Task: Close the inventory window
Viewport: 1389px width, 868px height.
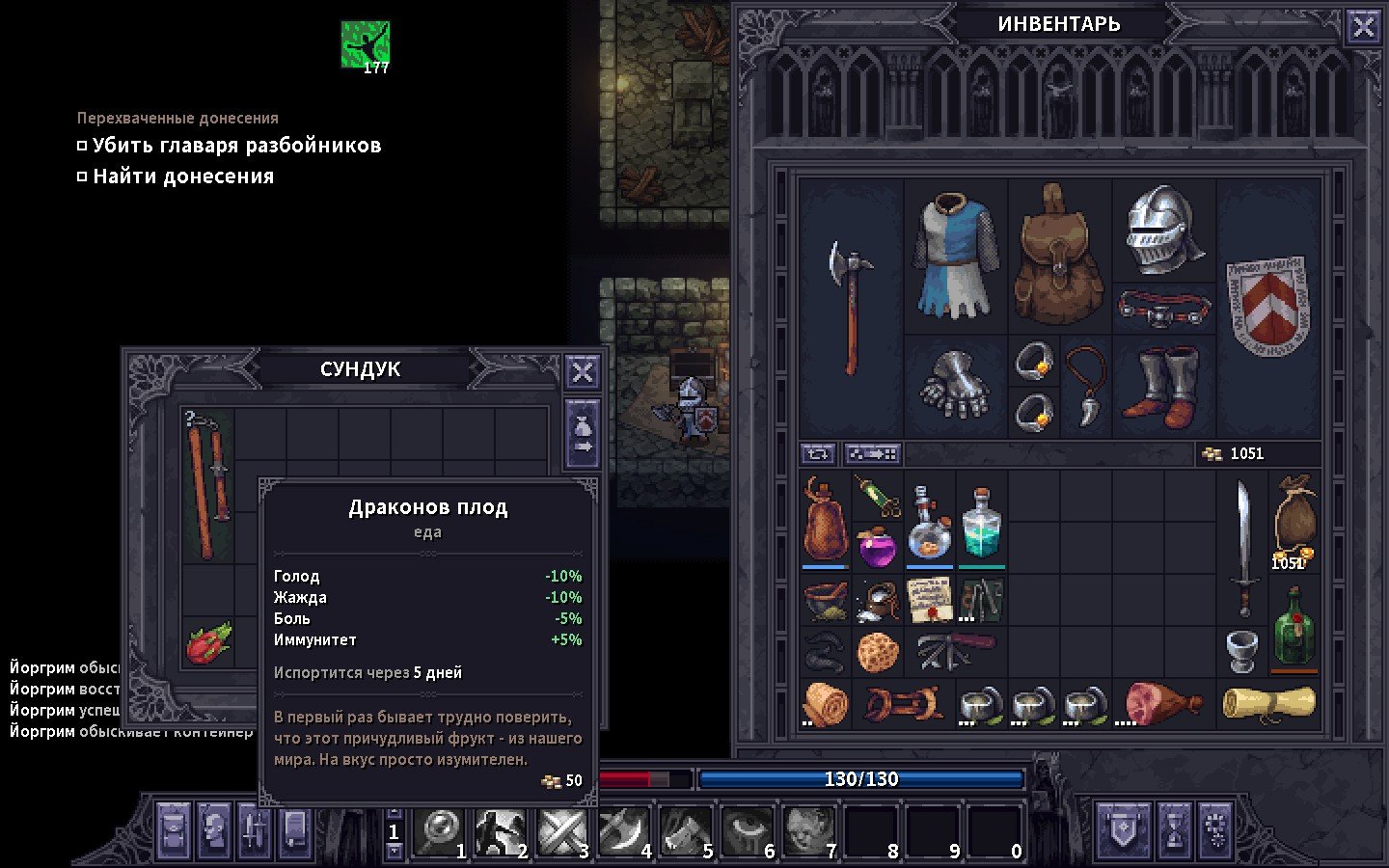Action: pos(1363,27)
